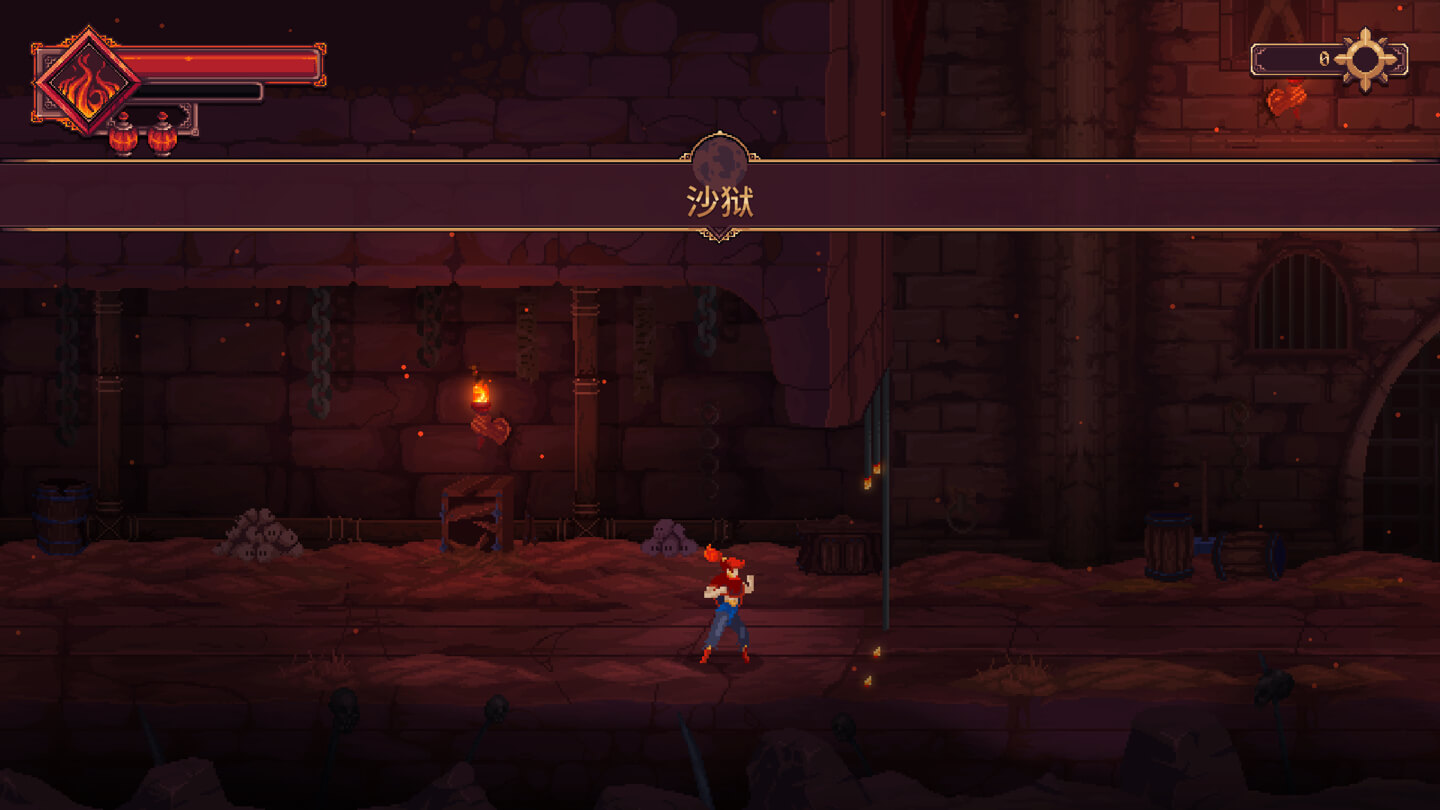Select the golden sun currency icon
1440x810 pixels.
pyautogui.click(x=1365, y=59)
